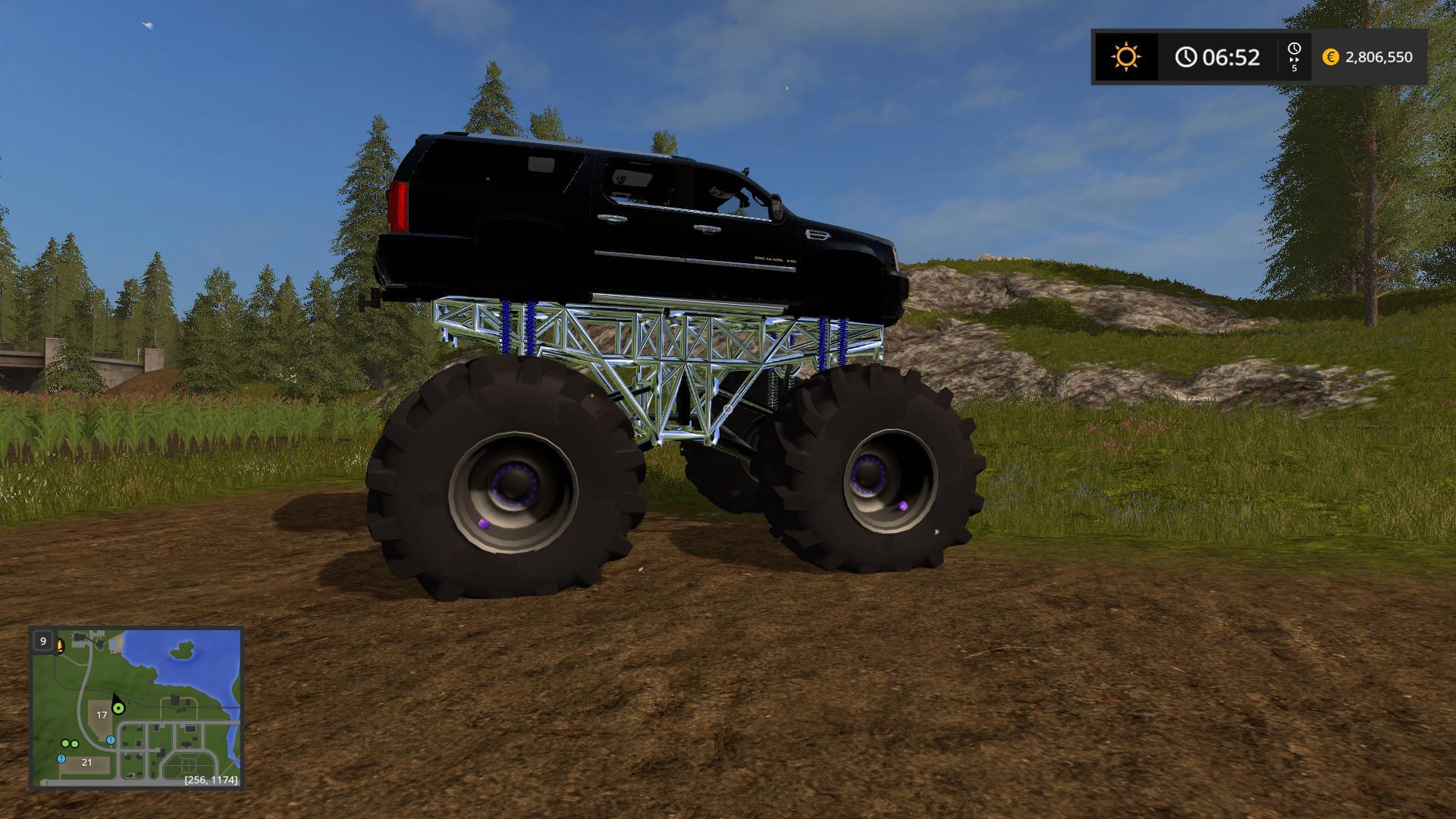Click the green circular player marker on minimap
The height and width of the screenshot is (819, 1456).
[118, 708]
